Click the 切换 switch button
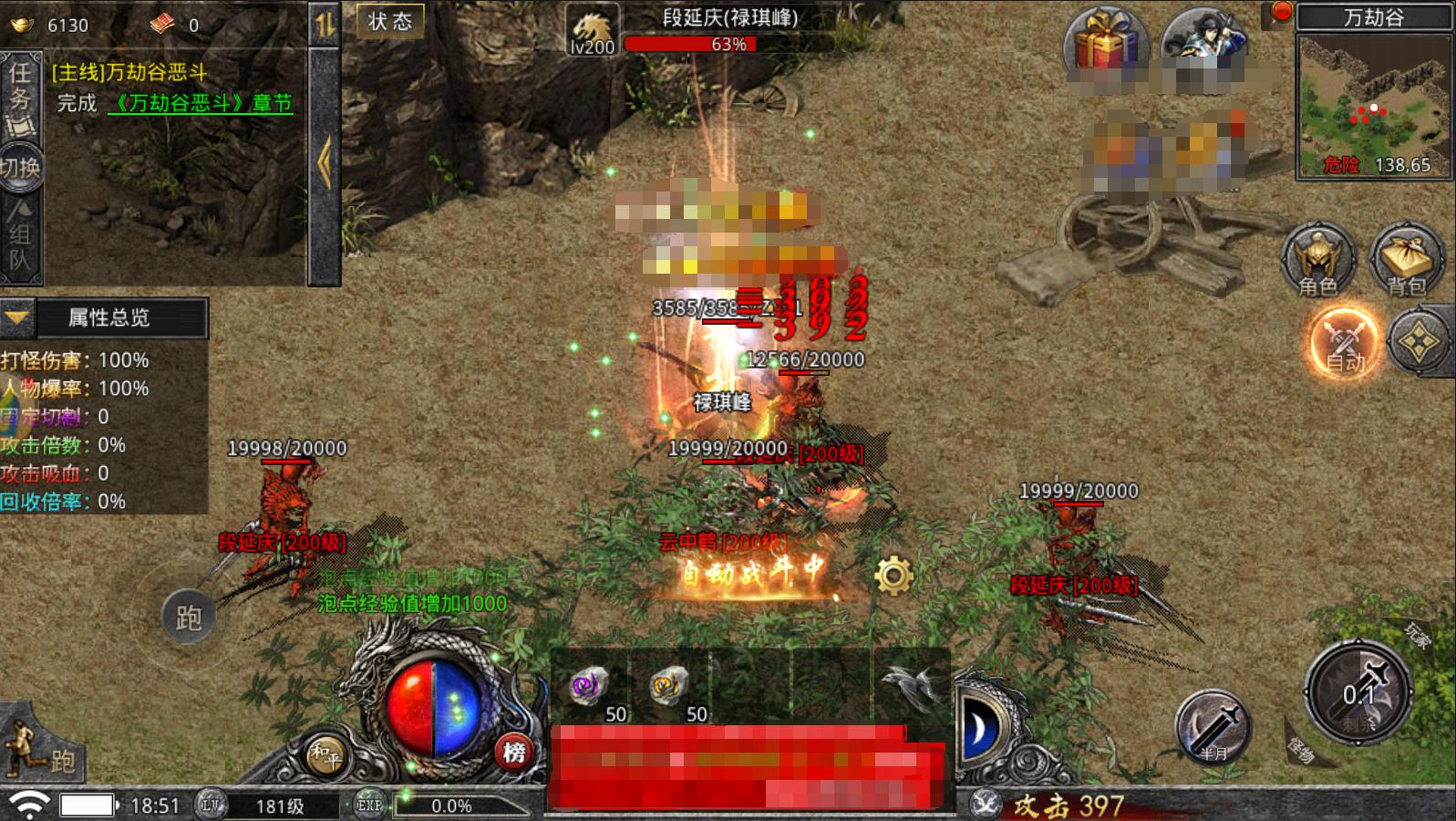Image resolution: width=1456 pixels, height=821 pixels. click(20, 168)
